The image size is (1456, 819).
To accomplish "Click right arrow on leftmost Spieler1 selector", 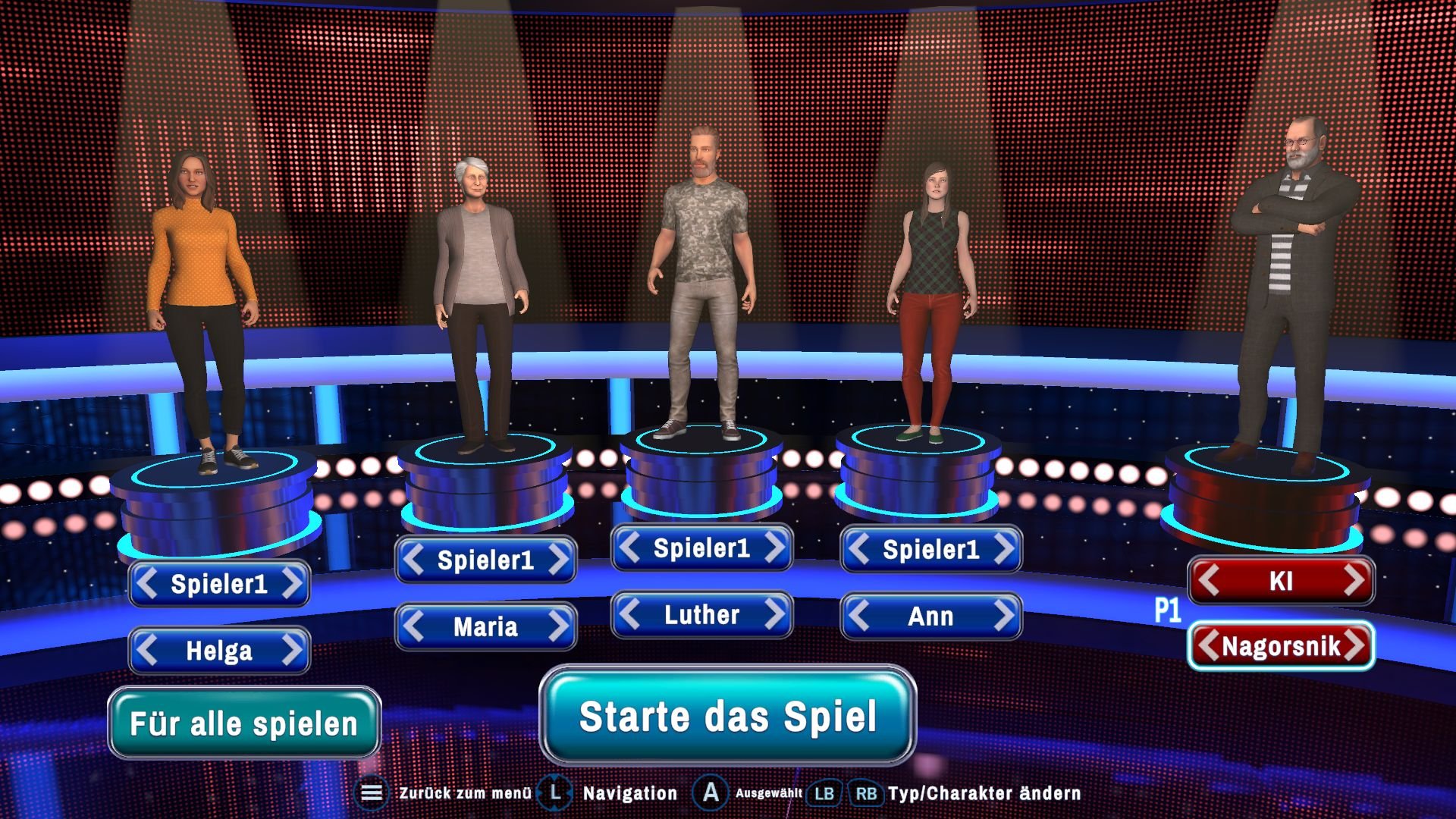I will pyautogui.click(x=291, y=584).
